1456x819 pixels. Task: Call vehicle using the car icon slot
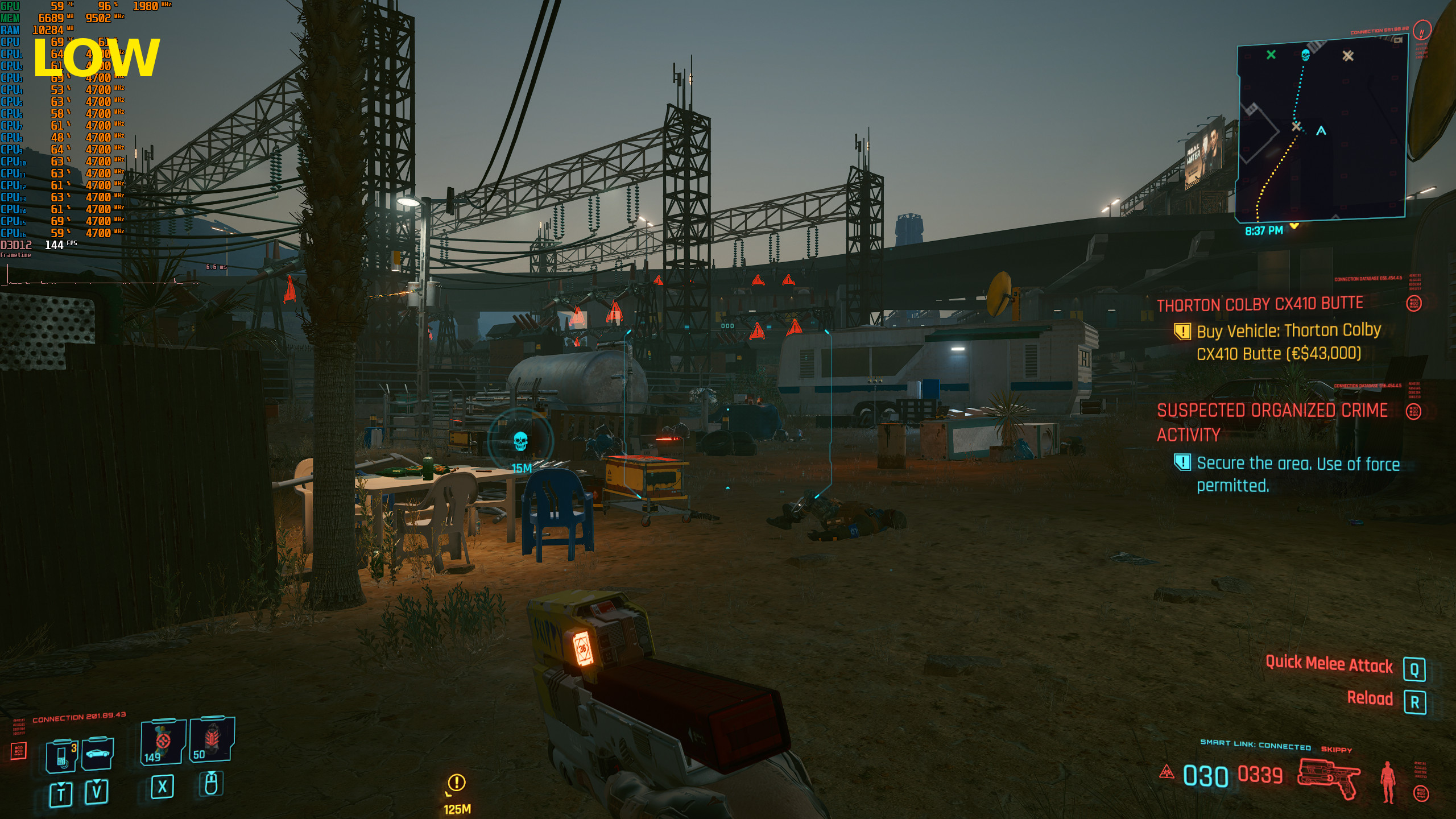click(x=97, y=754)
